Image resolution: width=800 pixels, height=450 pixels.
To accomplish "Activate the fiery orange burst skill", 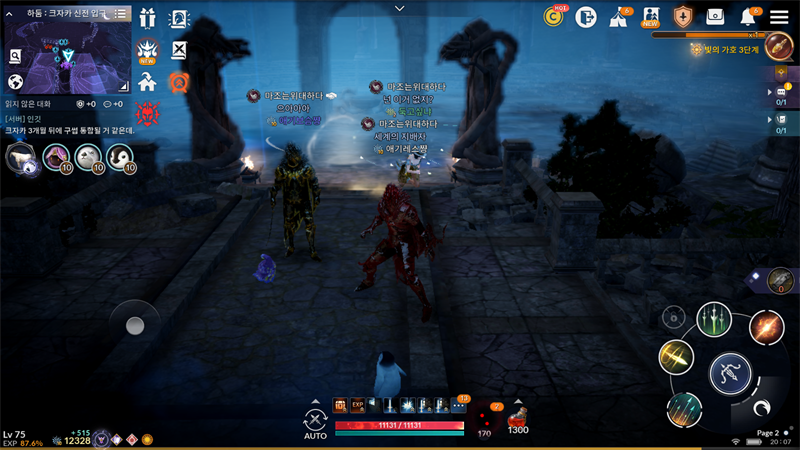I will (766, 327).
